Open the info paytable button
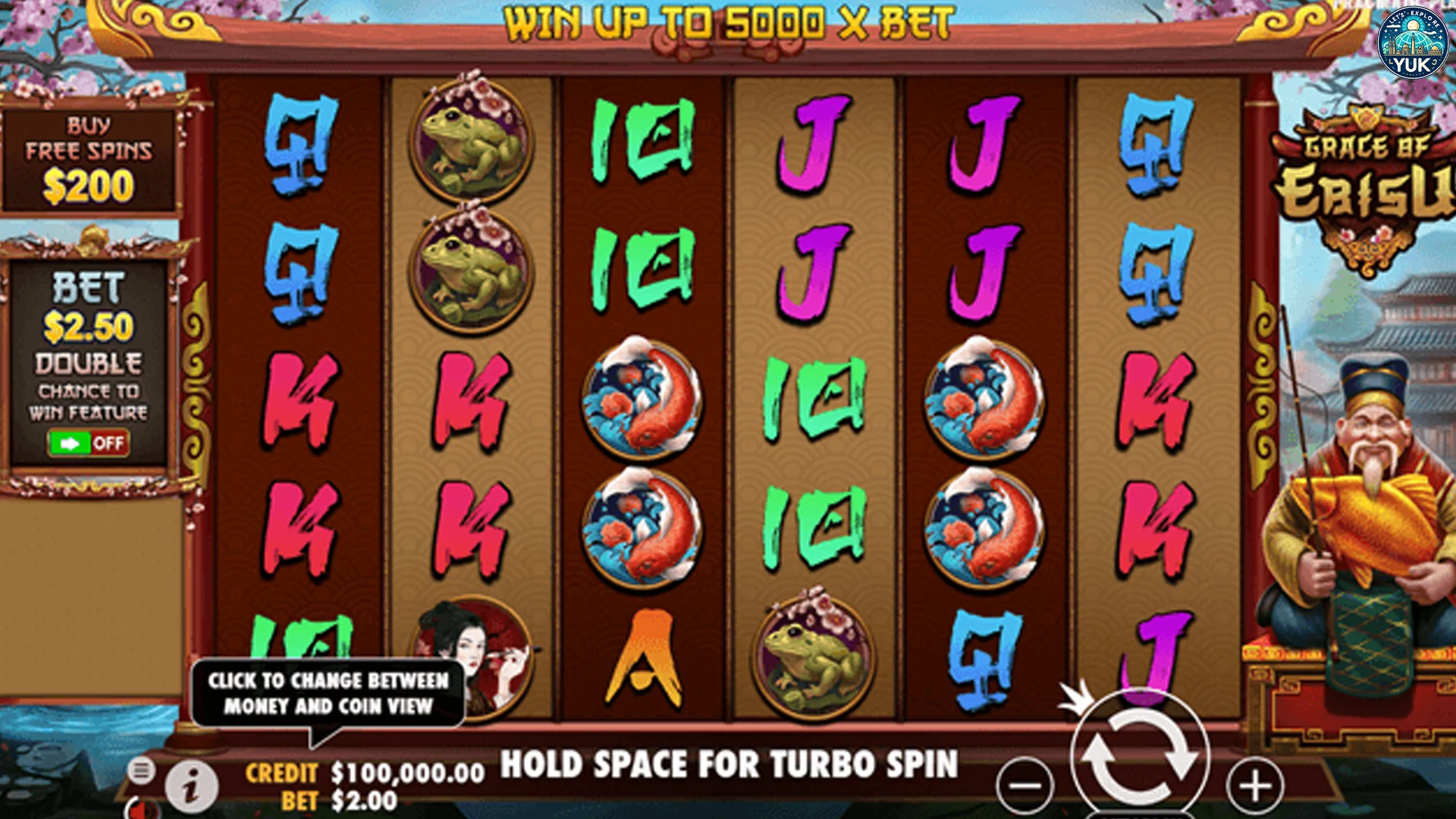This screenshot has width=1456, height=819. [x=192, y=786]
